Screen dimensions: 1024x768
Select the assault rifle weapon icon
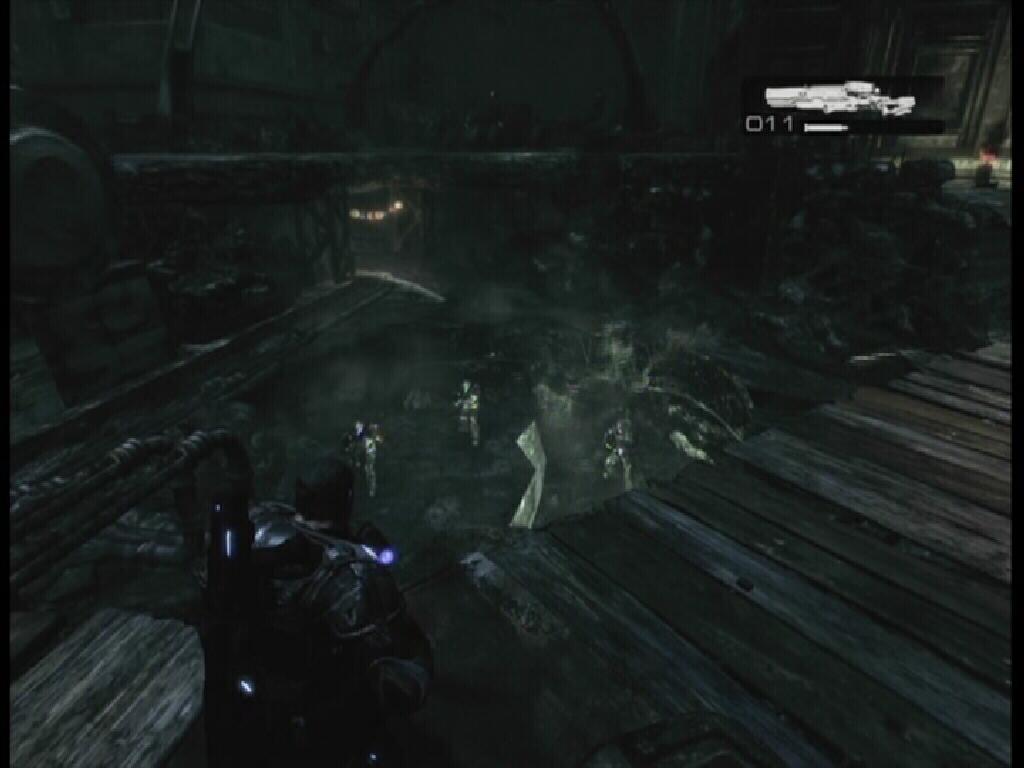click(x=838, y=97)
